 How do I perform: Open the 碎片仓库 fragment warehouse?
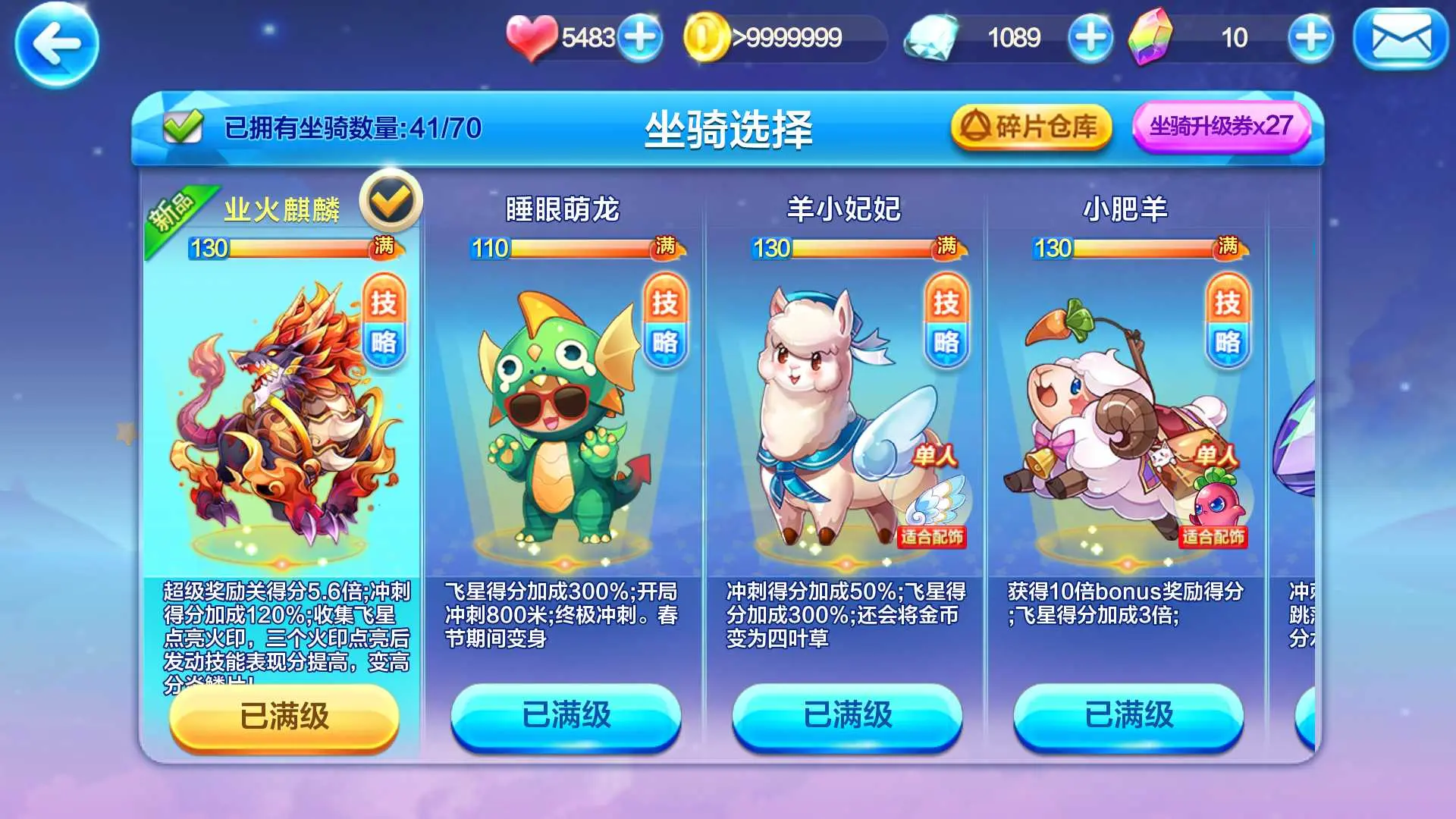1031,127
